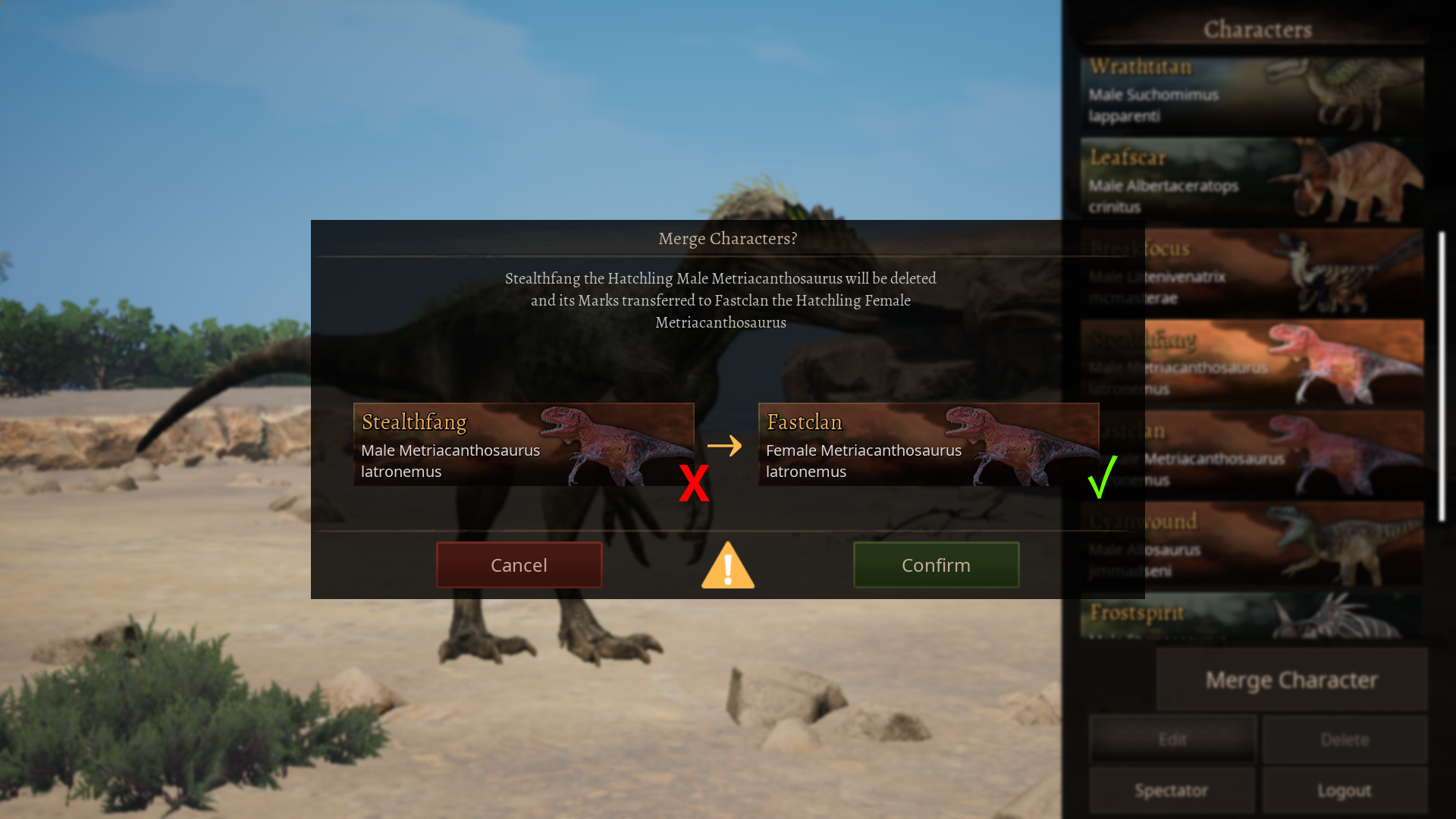Enter Spectator mode
This screenshot has height=819, width=1456.
(1172, 790)
